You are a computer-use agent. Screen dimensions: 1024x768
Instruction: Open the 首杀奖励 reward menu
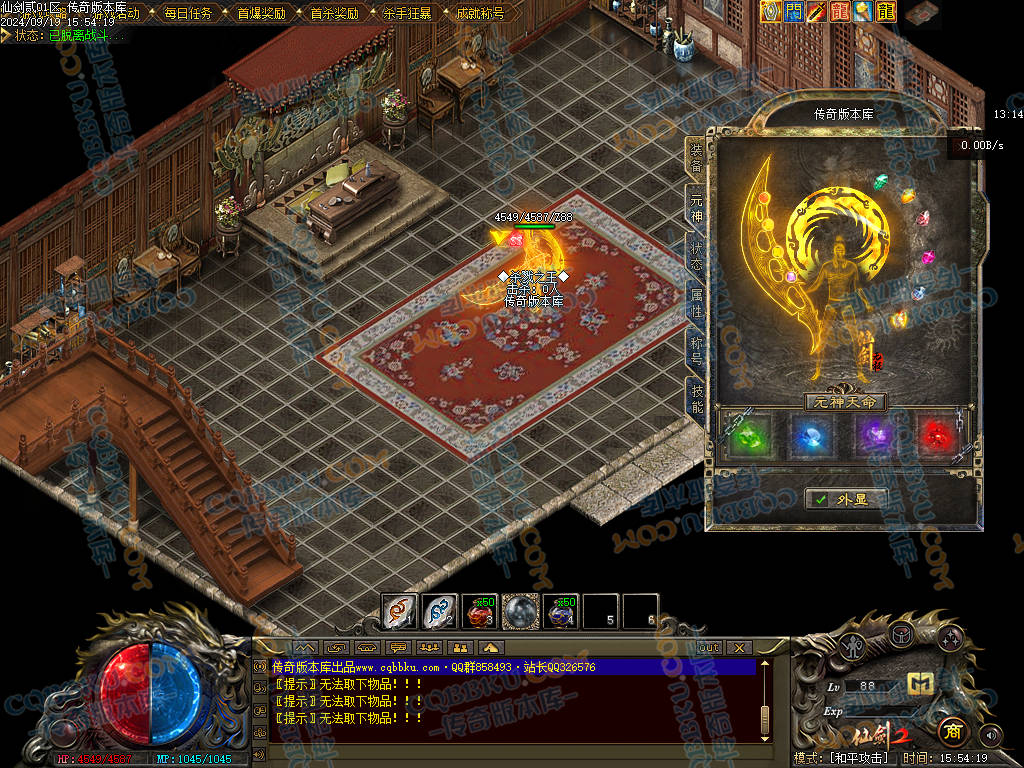334,14
